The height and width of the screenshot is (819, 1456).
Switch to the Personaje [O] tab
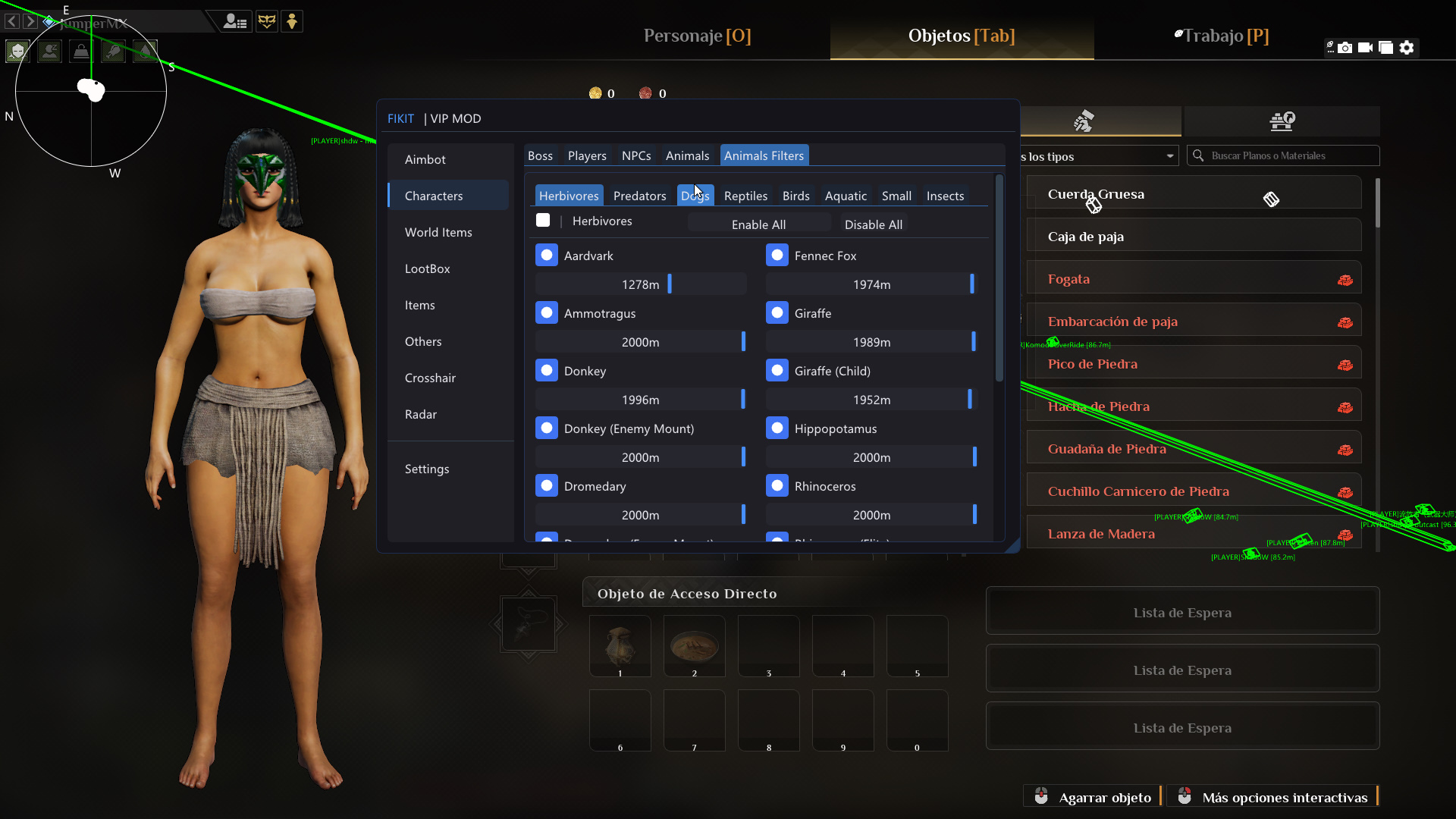pyautogui.click(x=696, y=36)
